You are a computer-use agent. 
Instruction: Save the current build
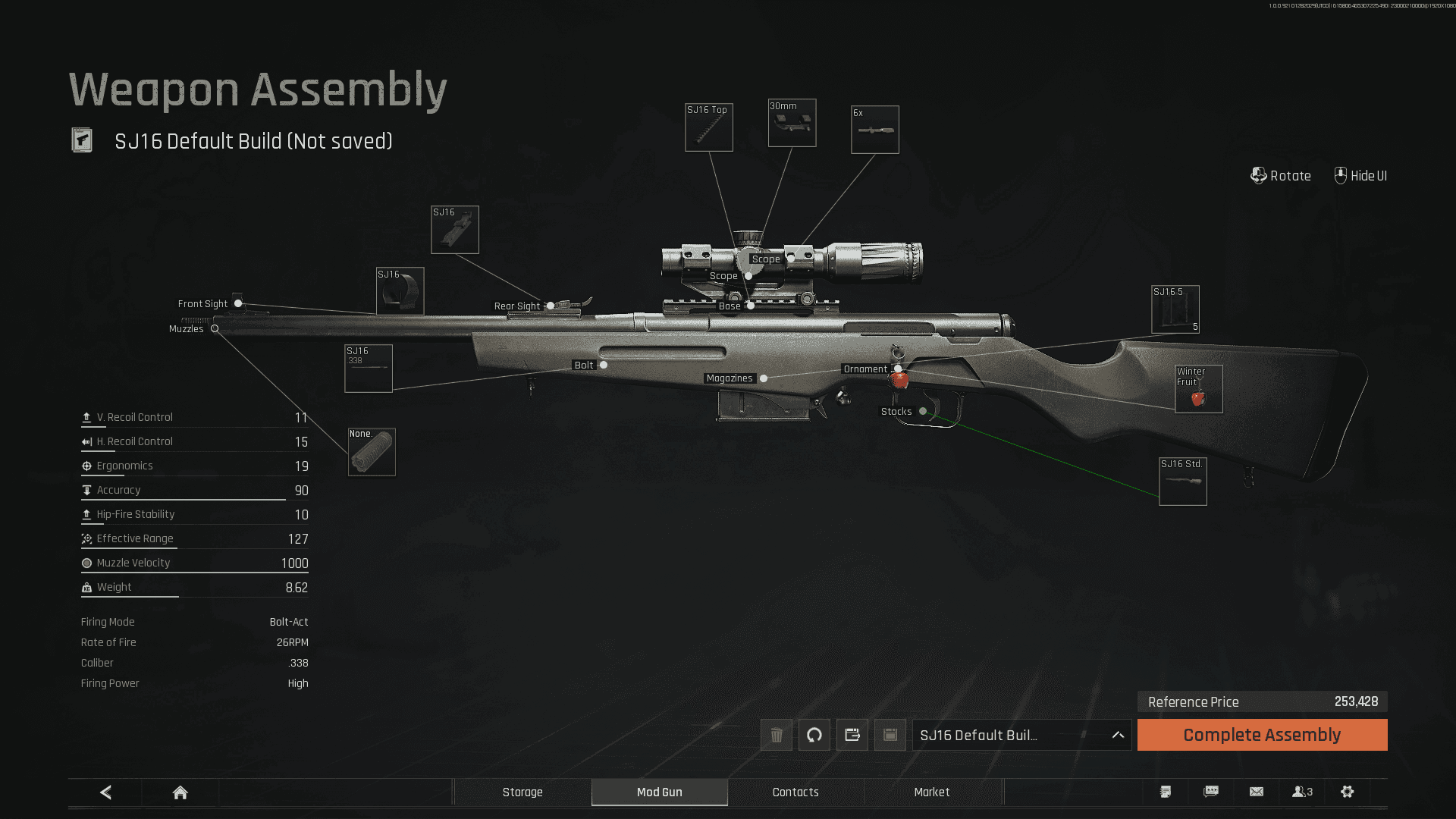tap(888, 735)
